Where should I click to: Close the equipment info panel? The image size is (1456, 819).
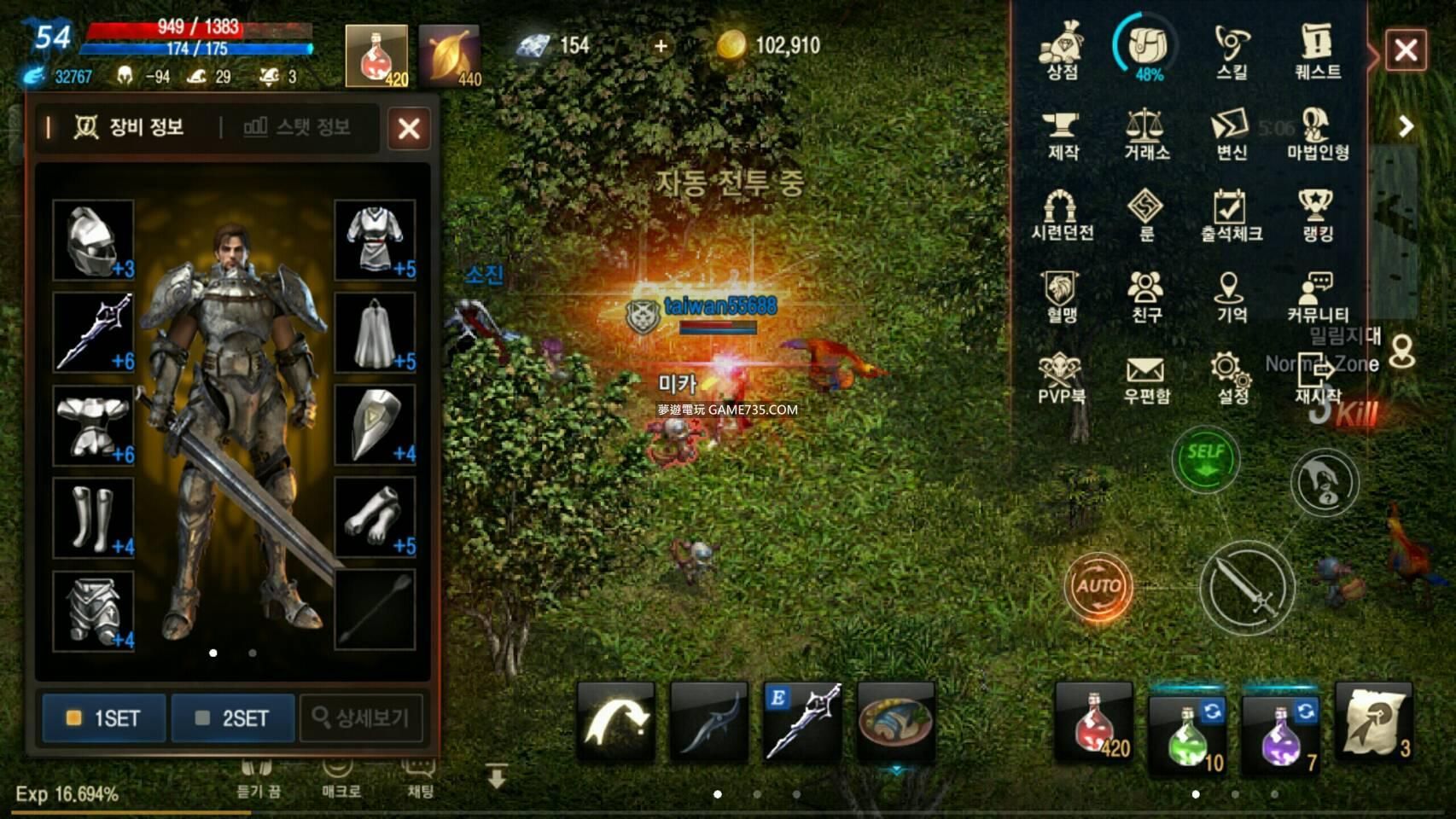(409, 129)
